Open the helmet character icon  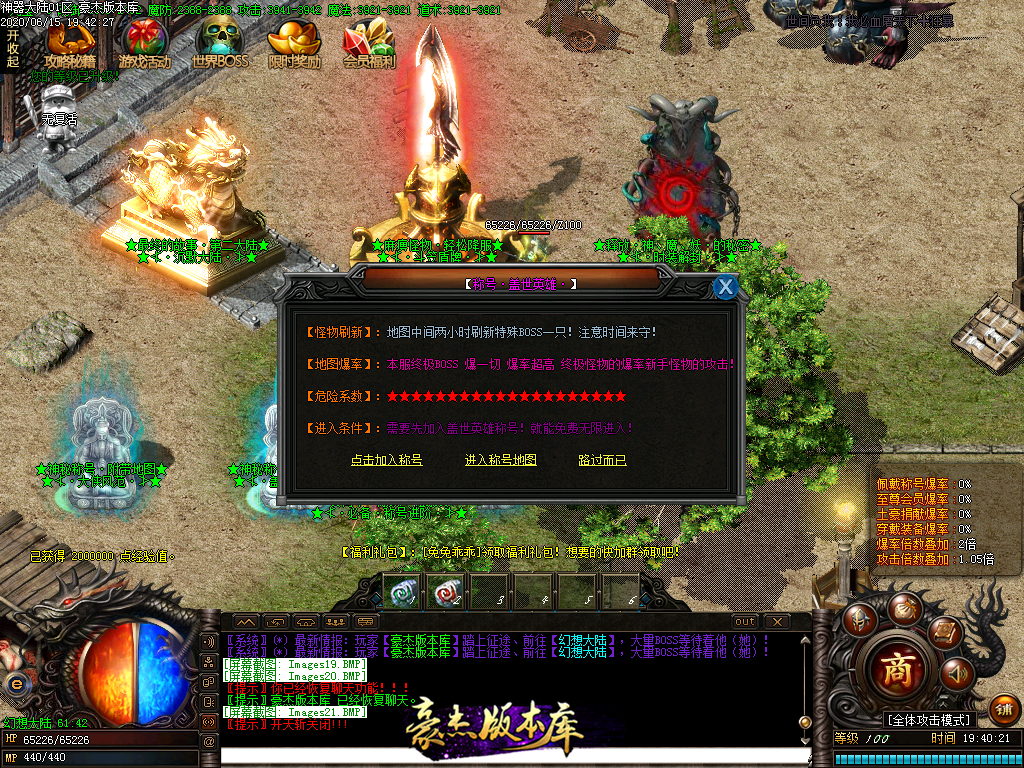tap(859, 620)
